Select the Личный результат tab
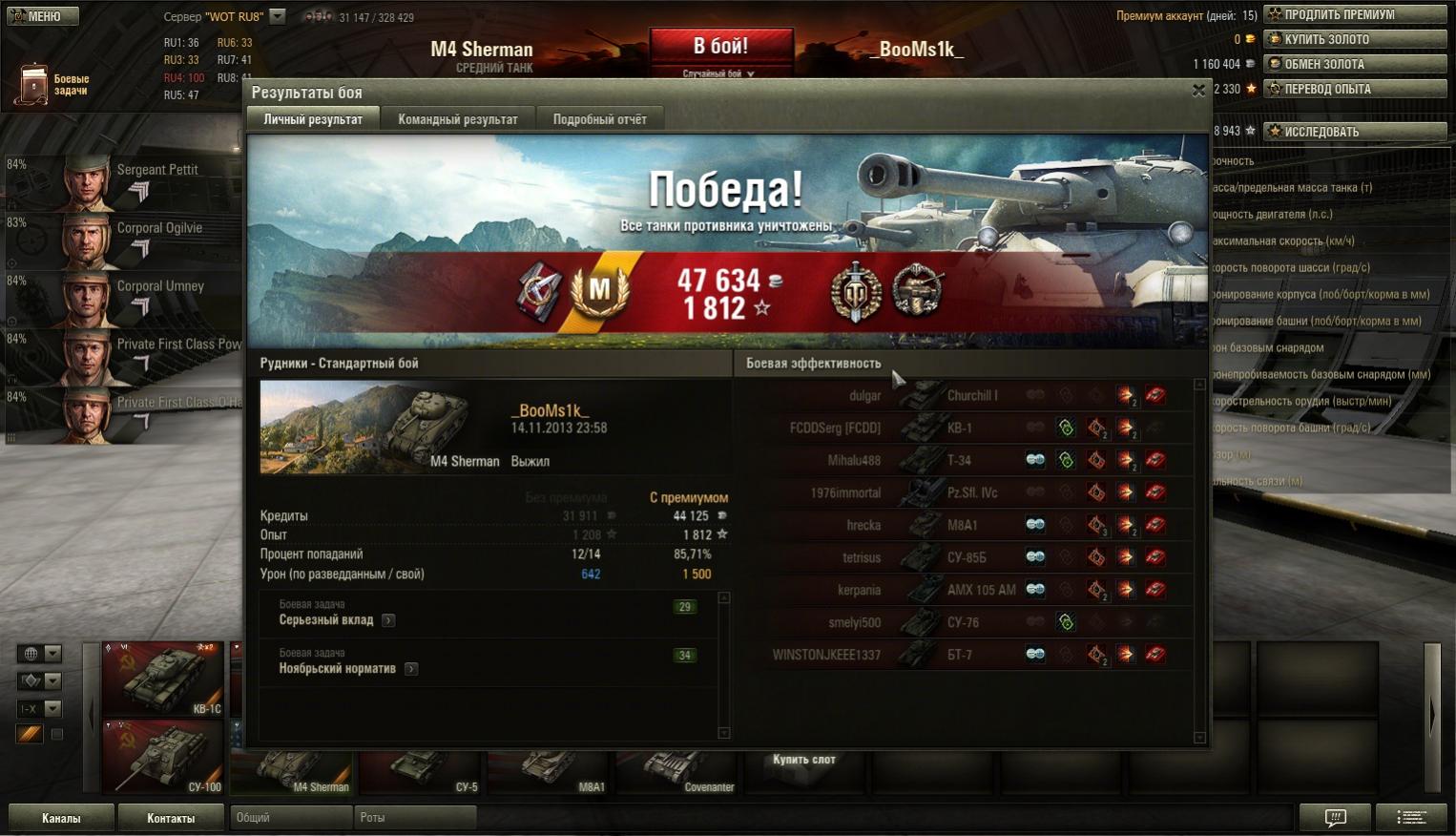This screenshot has width=1456, height=836. coord(313,119)
